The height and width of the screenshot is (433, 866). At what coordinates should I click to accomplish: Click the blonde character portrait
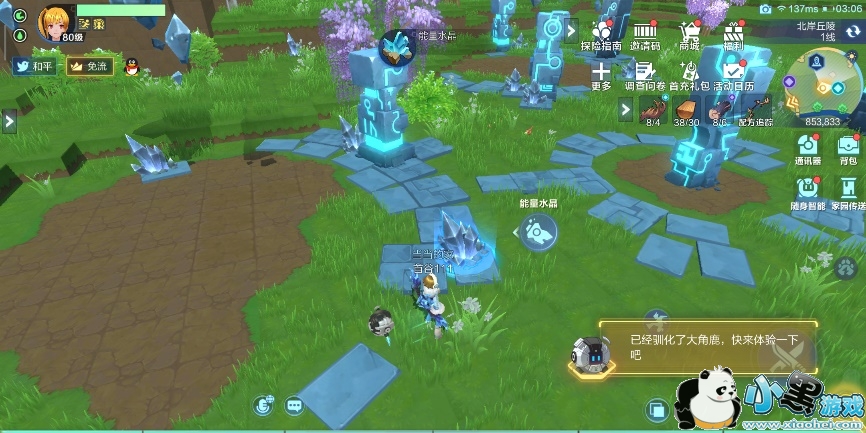(54, 22)
